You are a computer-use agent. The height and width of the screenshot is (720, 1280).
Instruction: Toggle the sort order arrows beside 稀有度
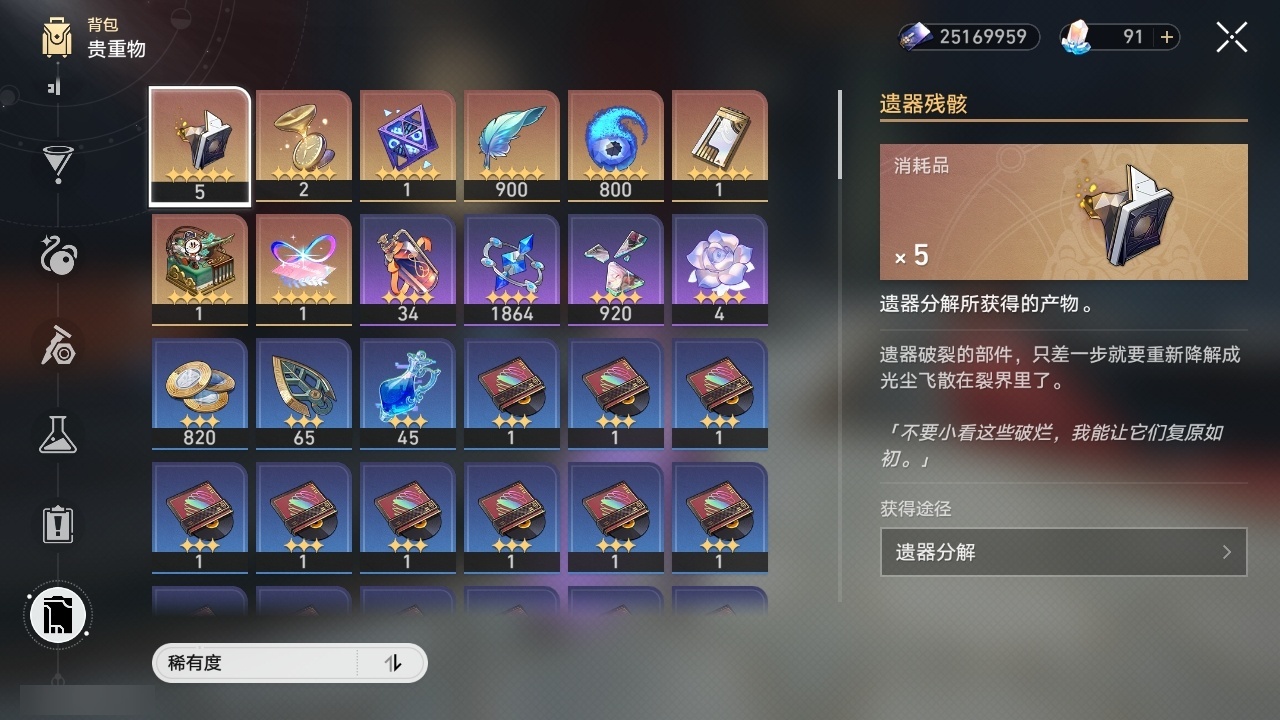click(x=394, y=663)
